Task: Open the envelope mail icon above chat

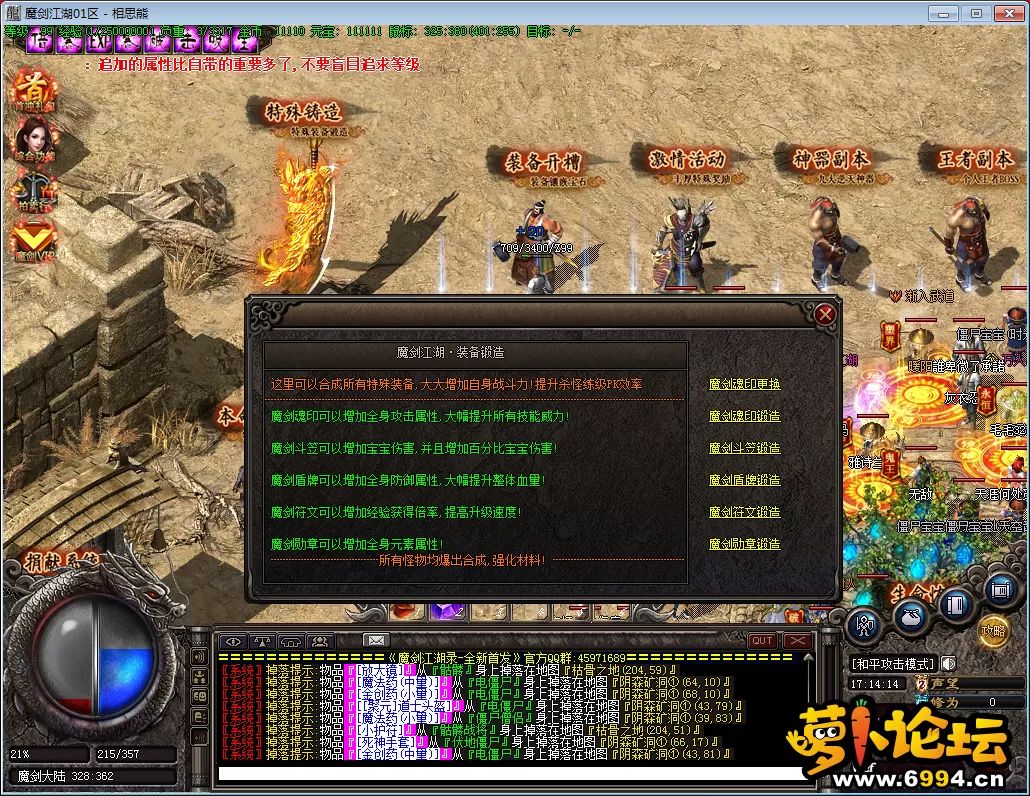Action: [375, 640]
